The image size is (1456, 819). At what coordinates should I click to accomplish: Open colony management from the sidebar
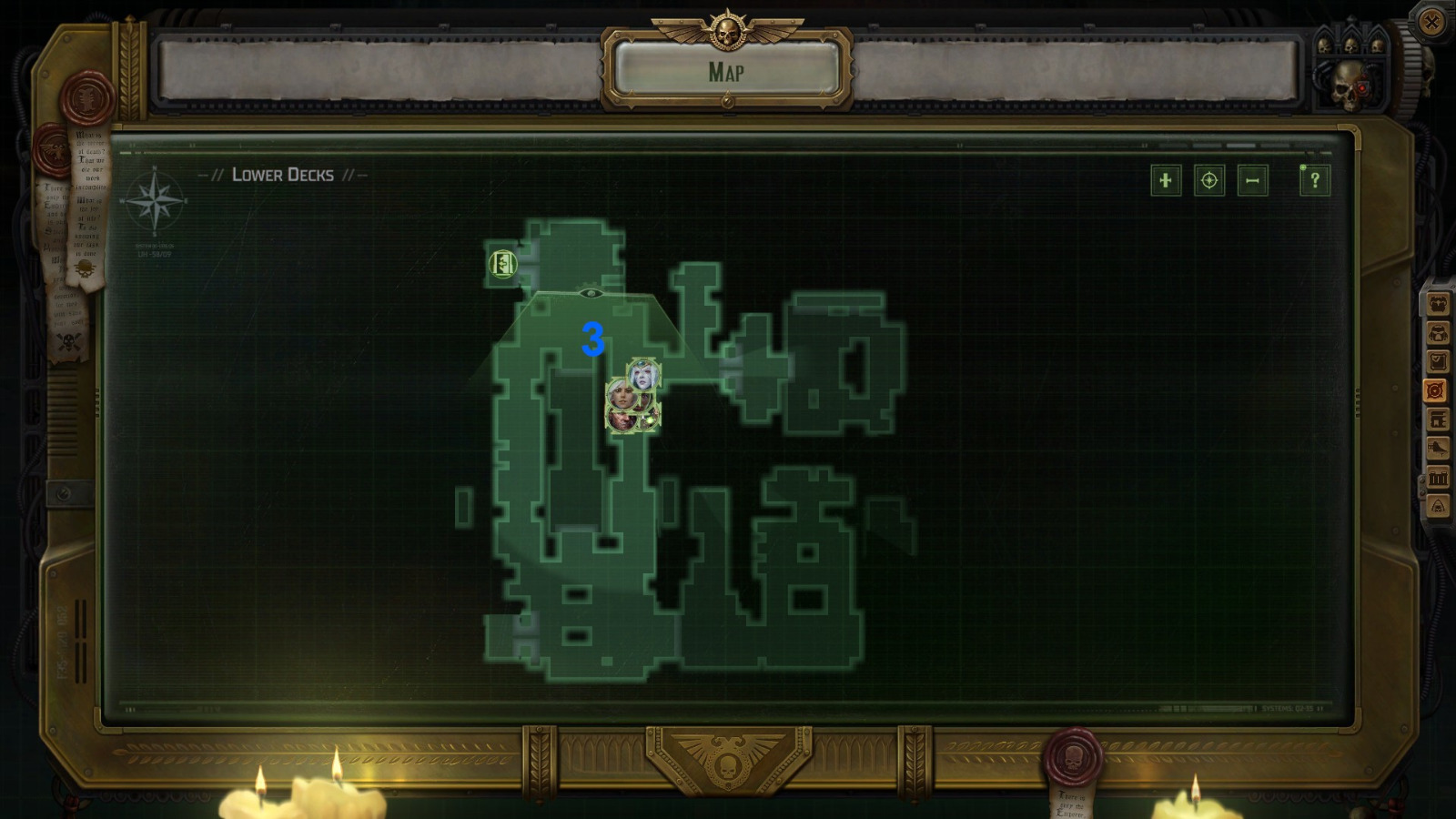tap(1438, 419)
